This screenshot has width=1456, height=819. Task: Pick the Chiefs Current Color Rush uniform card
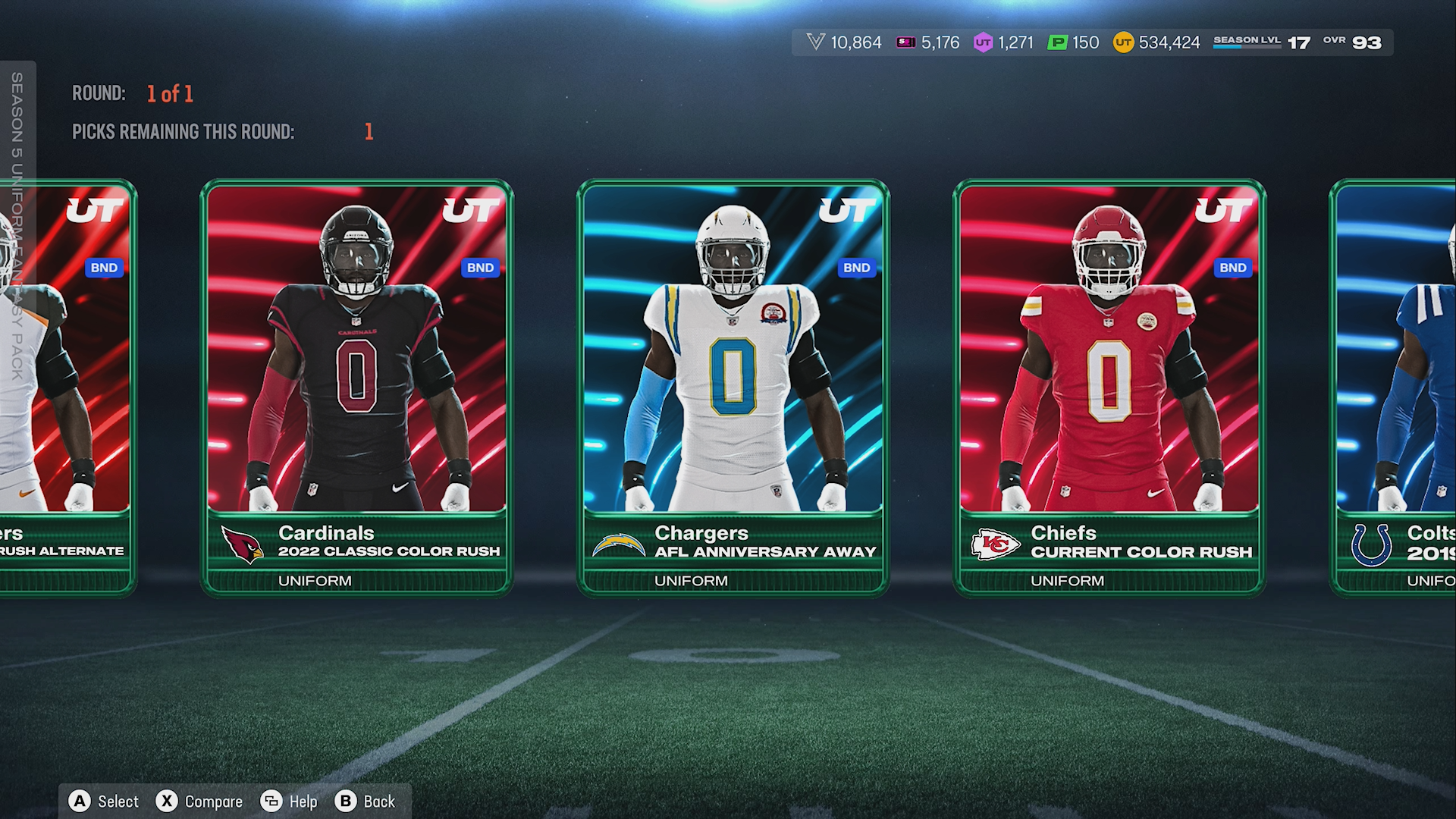[x=1109, y=387]
